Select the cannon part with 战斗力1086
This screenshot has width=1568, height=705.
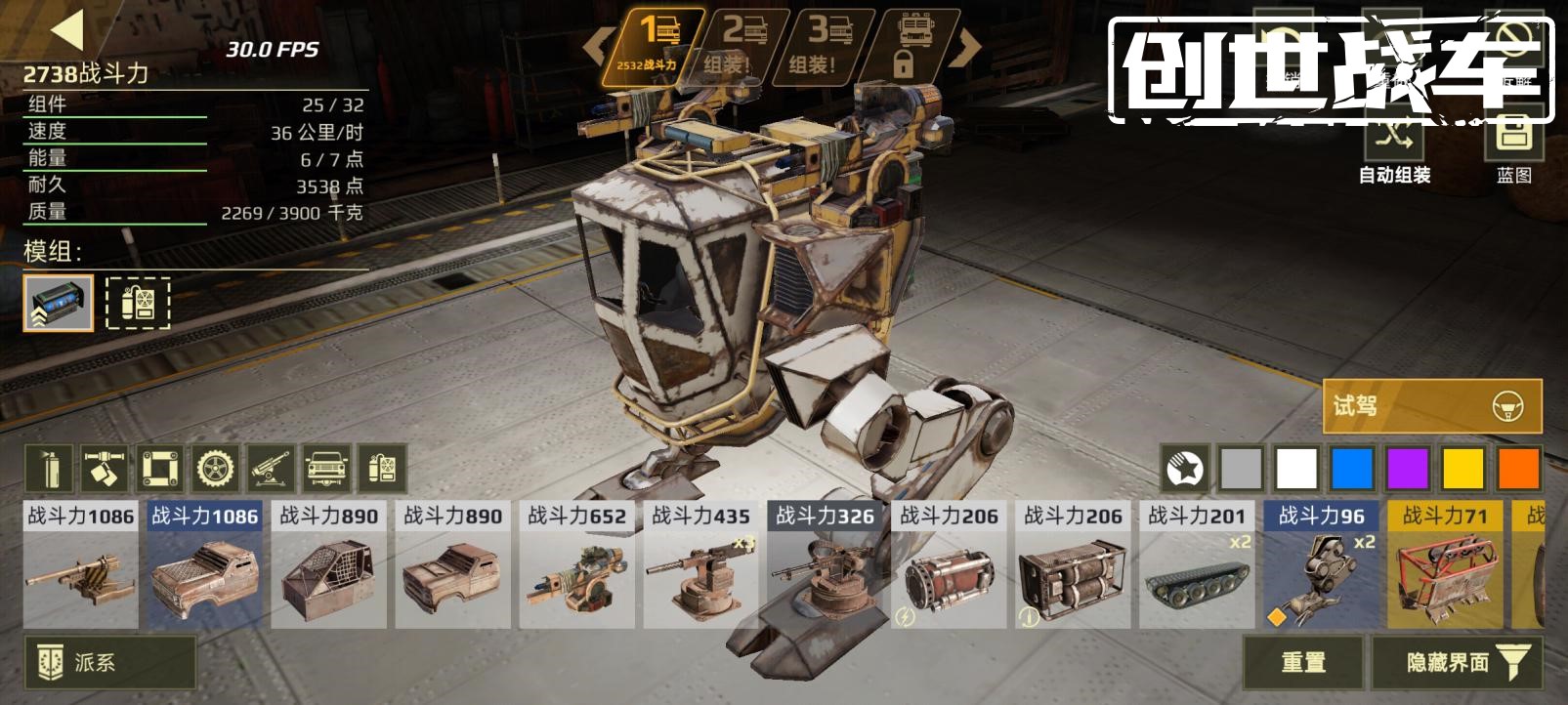tap(80, 566)
